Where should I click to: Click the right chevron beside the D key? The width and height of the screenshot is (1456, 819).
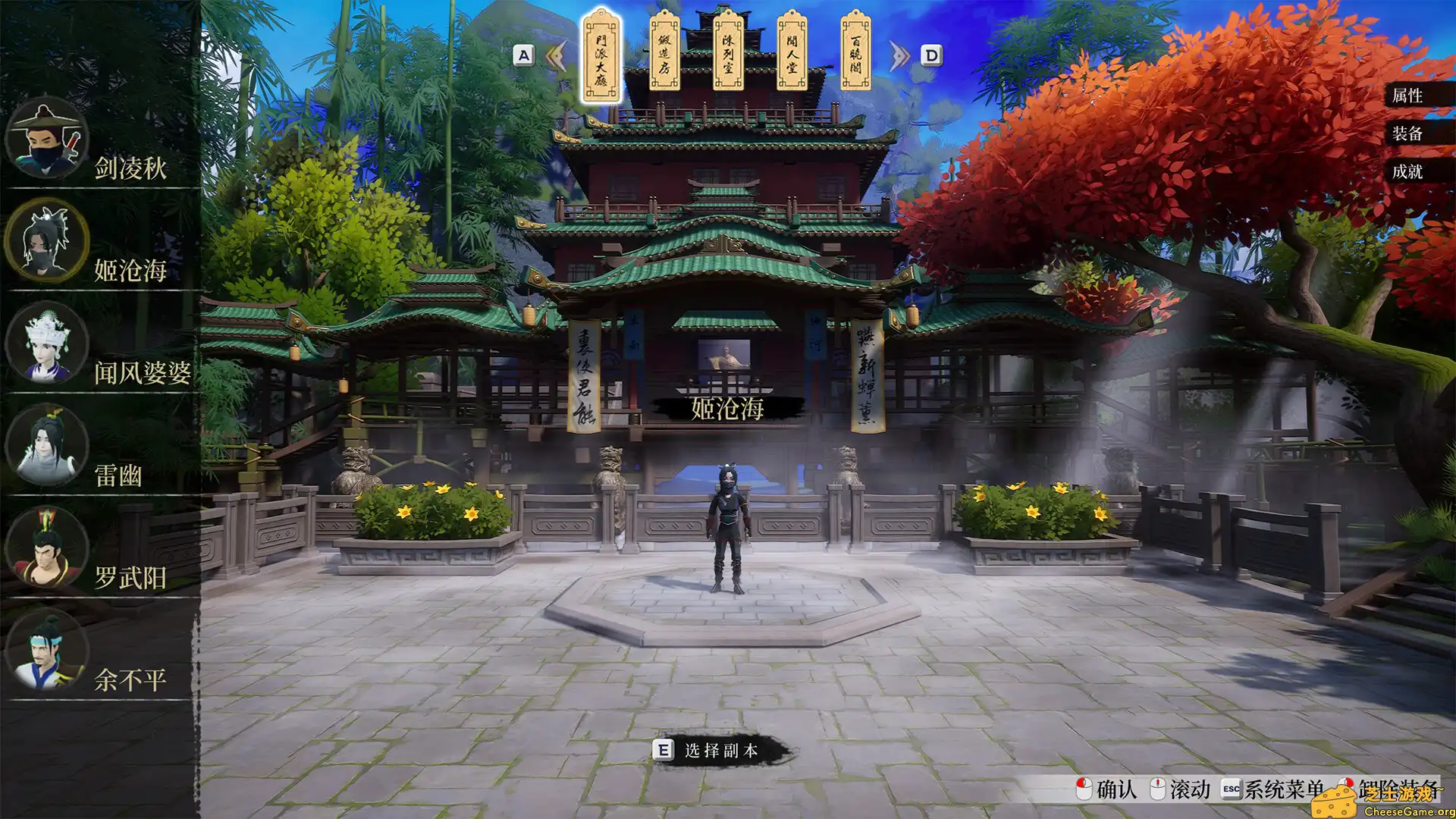pos(899,55)
